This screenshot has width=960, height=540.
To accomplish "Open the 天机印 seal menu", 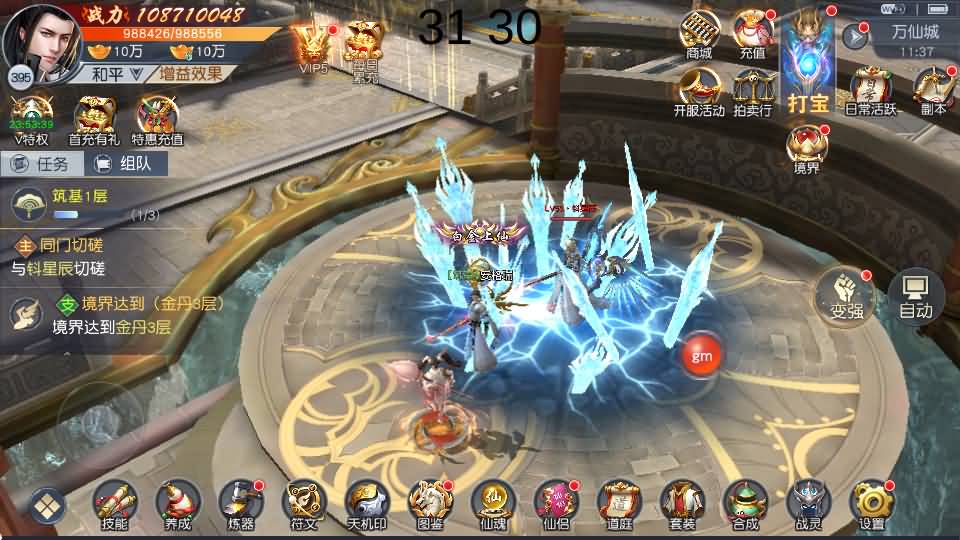I will pyautogui.click(x=366, y=502).
